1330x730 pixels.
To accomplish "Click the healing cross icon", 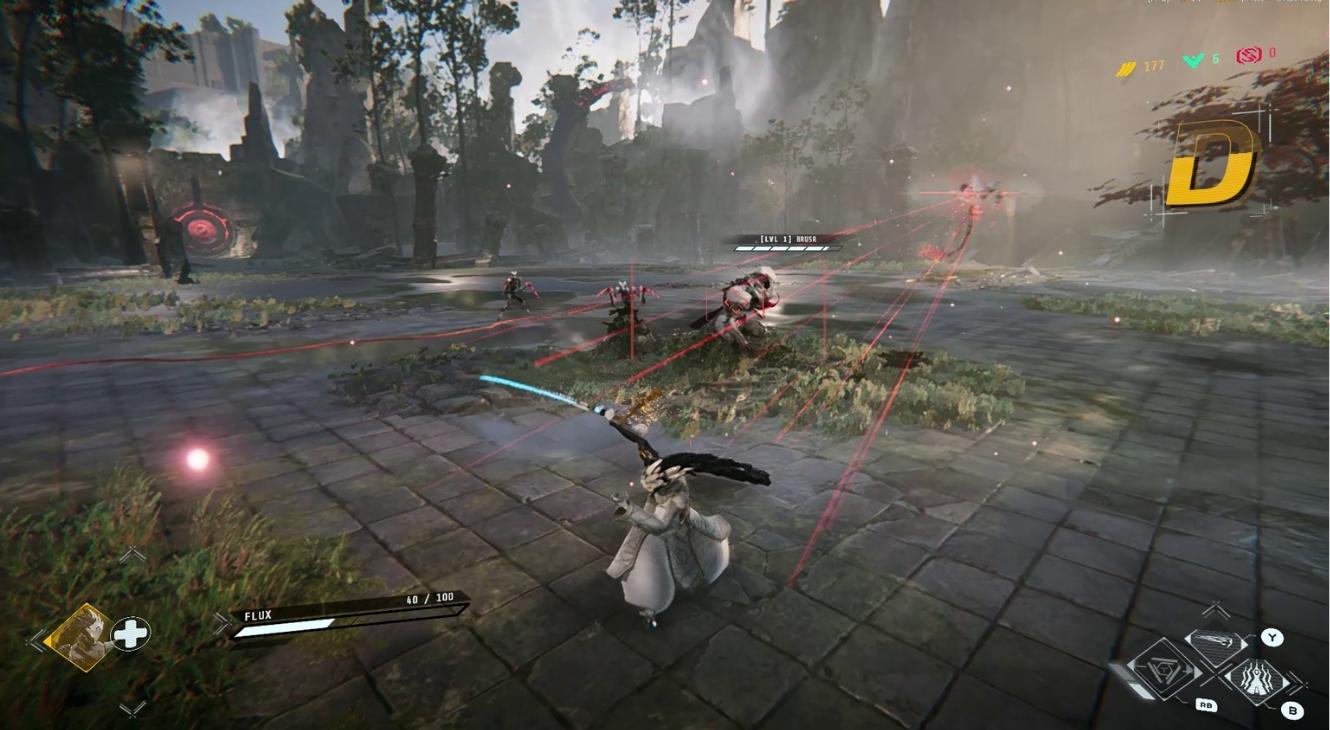I will (x=130, y=634).
